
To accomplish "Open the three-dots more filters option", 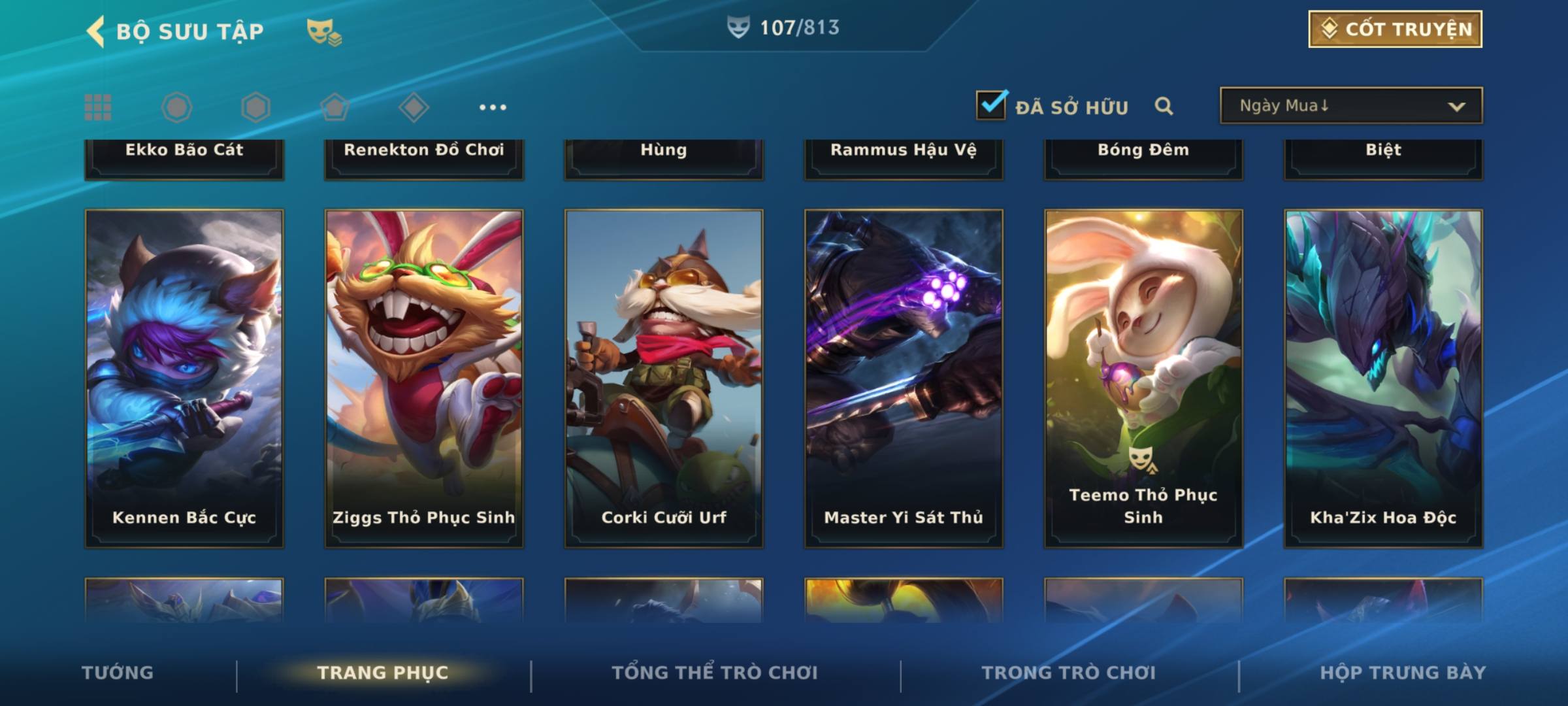I will click(x=493, y=107).
